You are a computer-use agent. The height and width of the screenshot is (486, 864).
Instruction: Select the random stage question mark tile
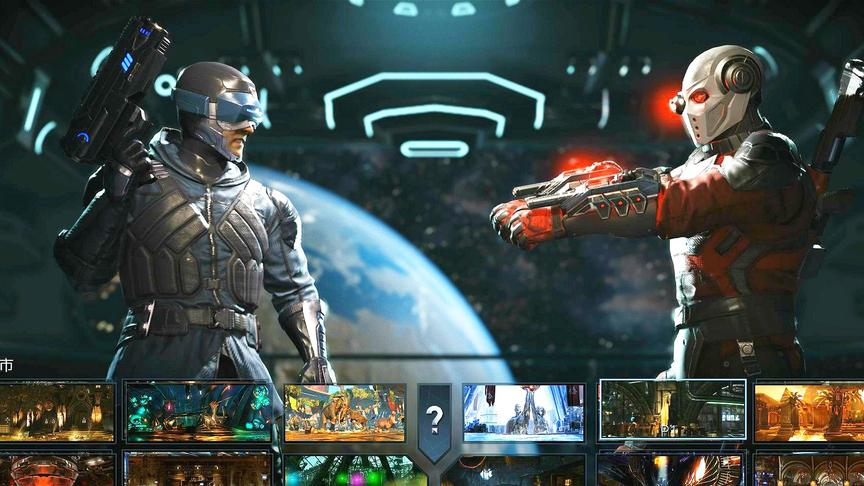pyautogui.click(x=434, y=418)
